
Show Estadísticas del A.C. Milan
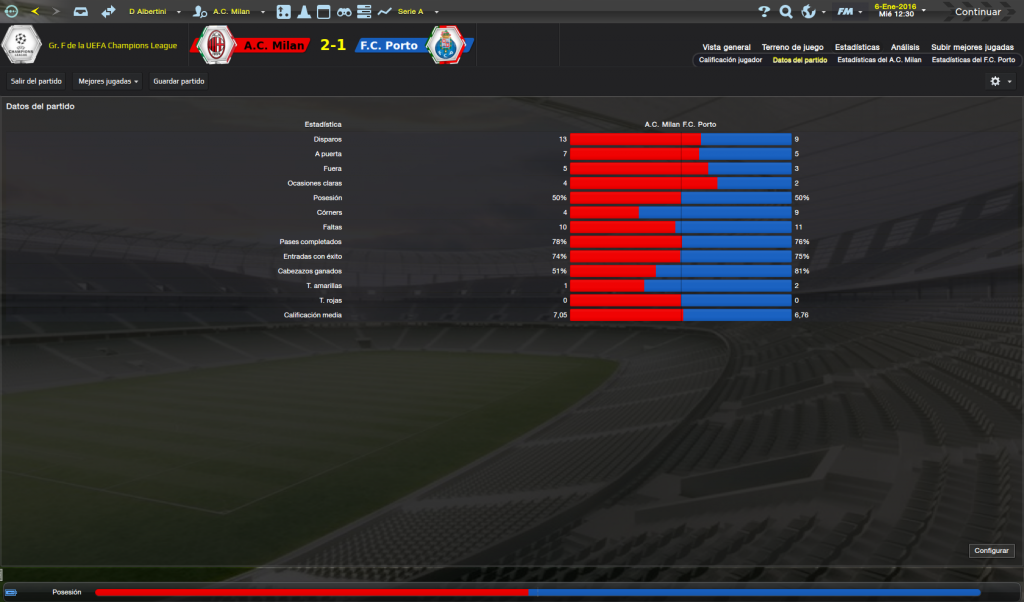879,60
